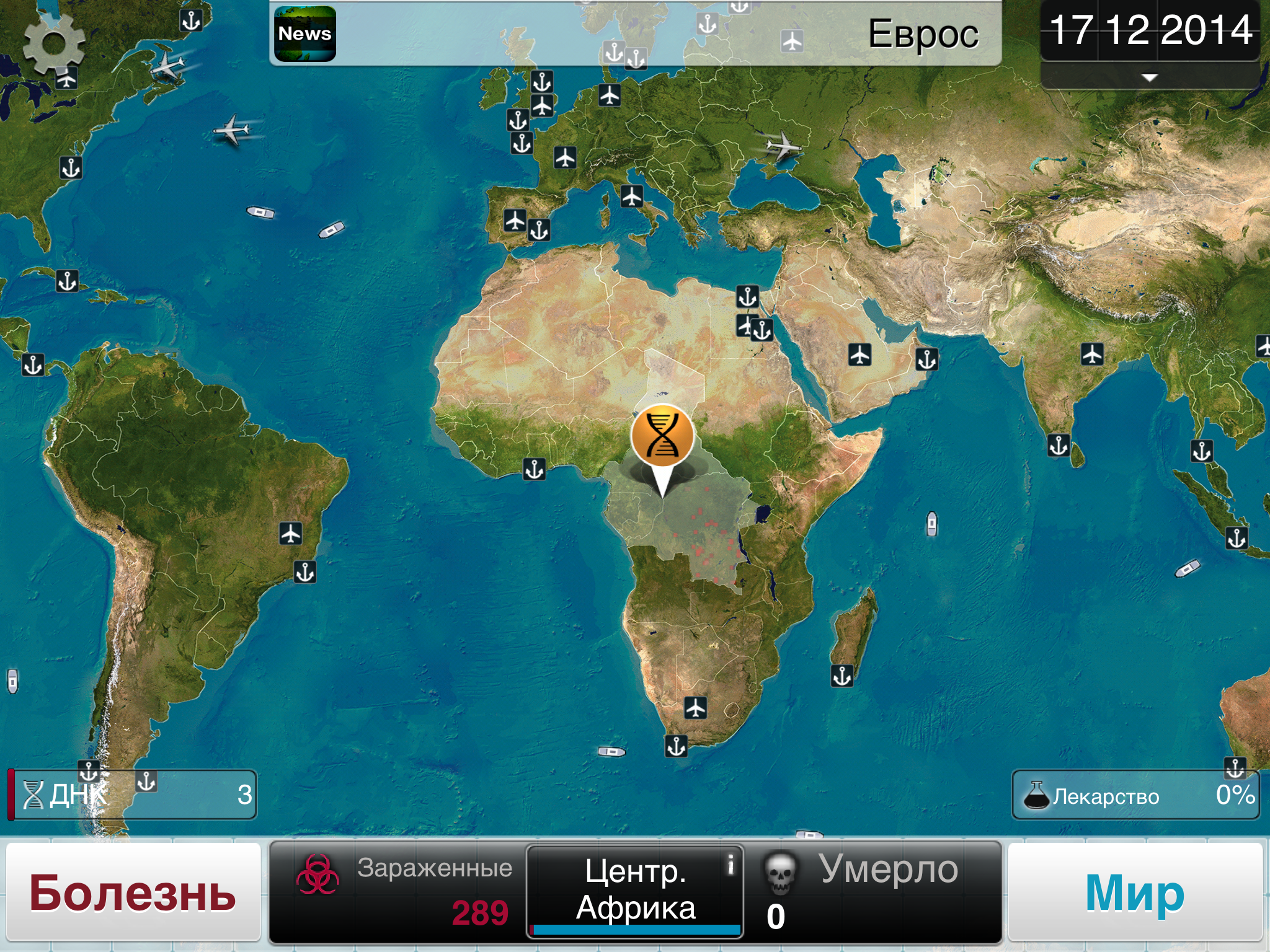
Task: Expand the date speed dropdown arrow
Action: tap(1149, 77)
